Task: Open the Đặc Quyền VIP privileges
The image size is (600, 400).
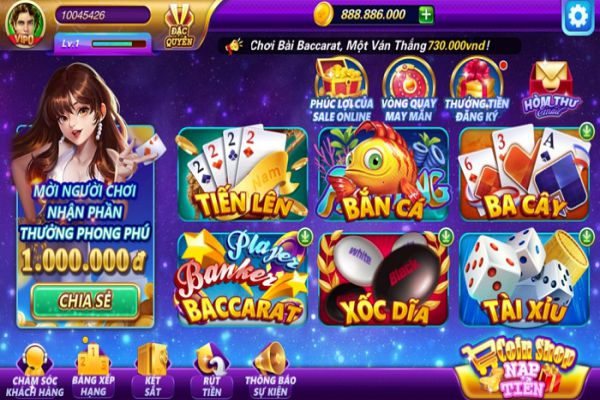Action: (180, 22)
